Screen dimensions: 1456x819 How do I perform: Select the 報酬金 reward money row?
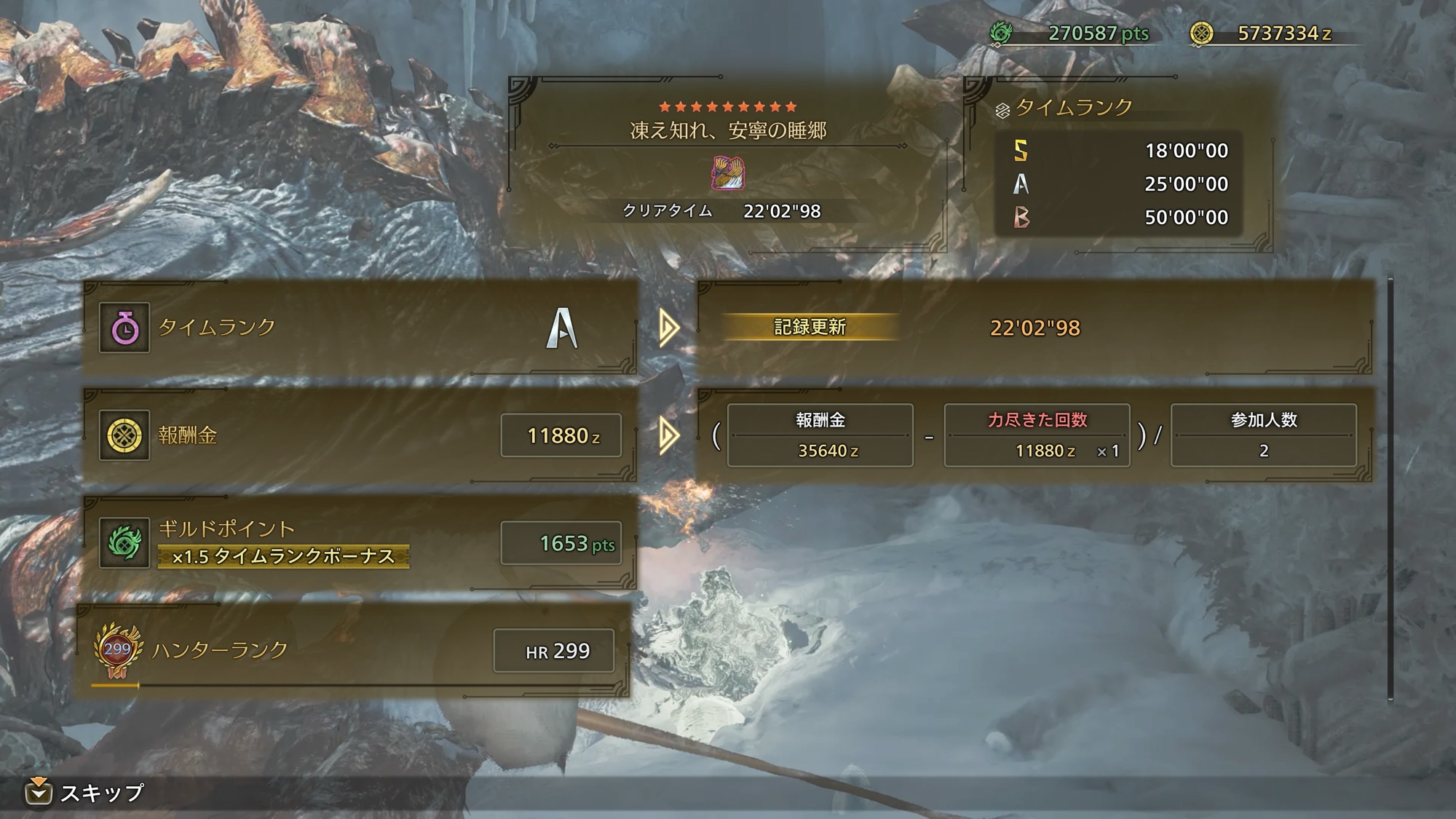(360, 435)
